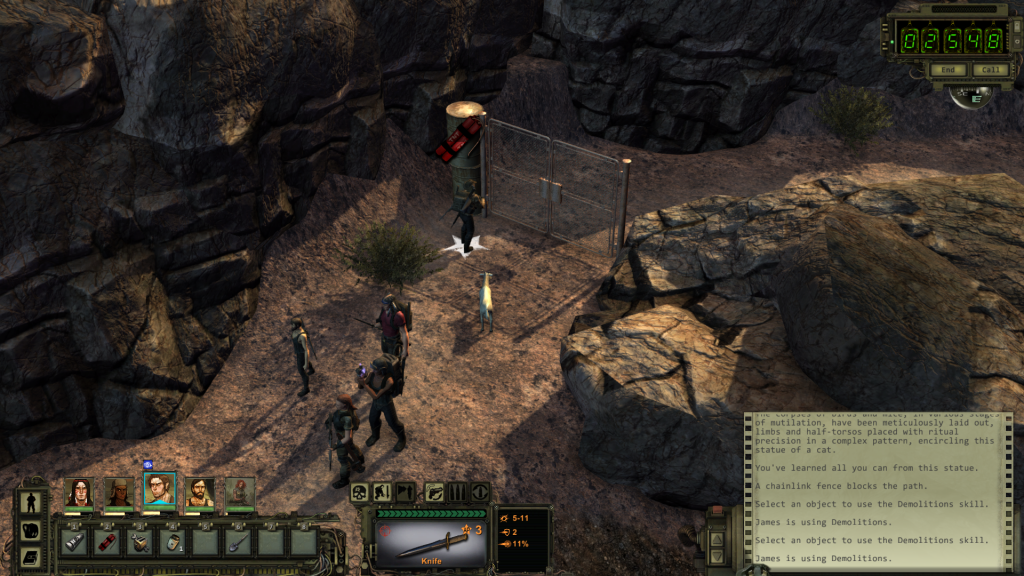Select the bearded ranger portrait
The image size is (1024, 576).
[200, 491]
